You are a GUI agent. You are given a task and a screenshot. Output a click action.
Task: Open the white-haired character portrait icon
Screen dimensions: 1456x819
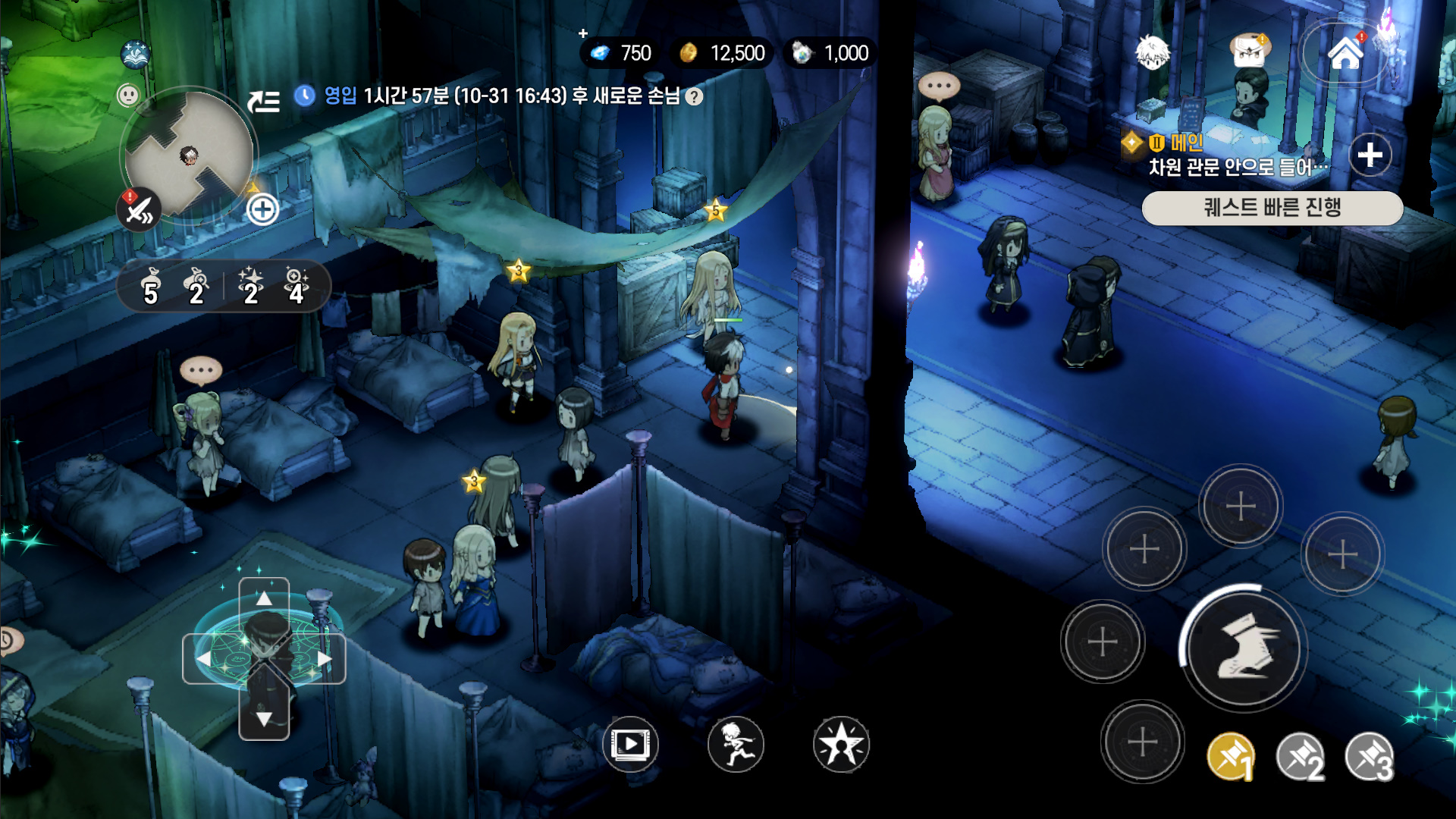(x=1152, y=53)
